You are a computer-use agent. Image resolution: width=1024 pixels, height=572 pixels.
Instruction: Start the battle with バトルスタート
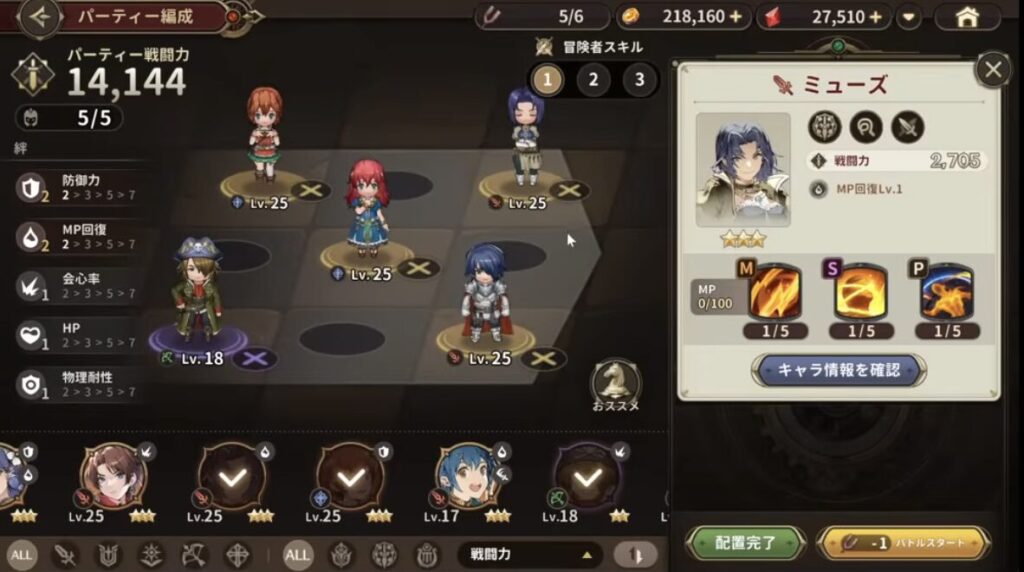coord(904,542)
